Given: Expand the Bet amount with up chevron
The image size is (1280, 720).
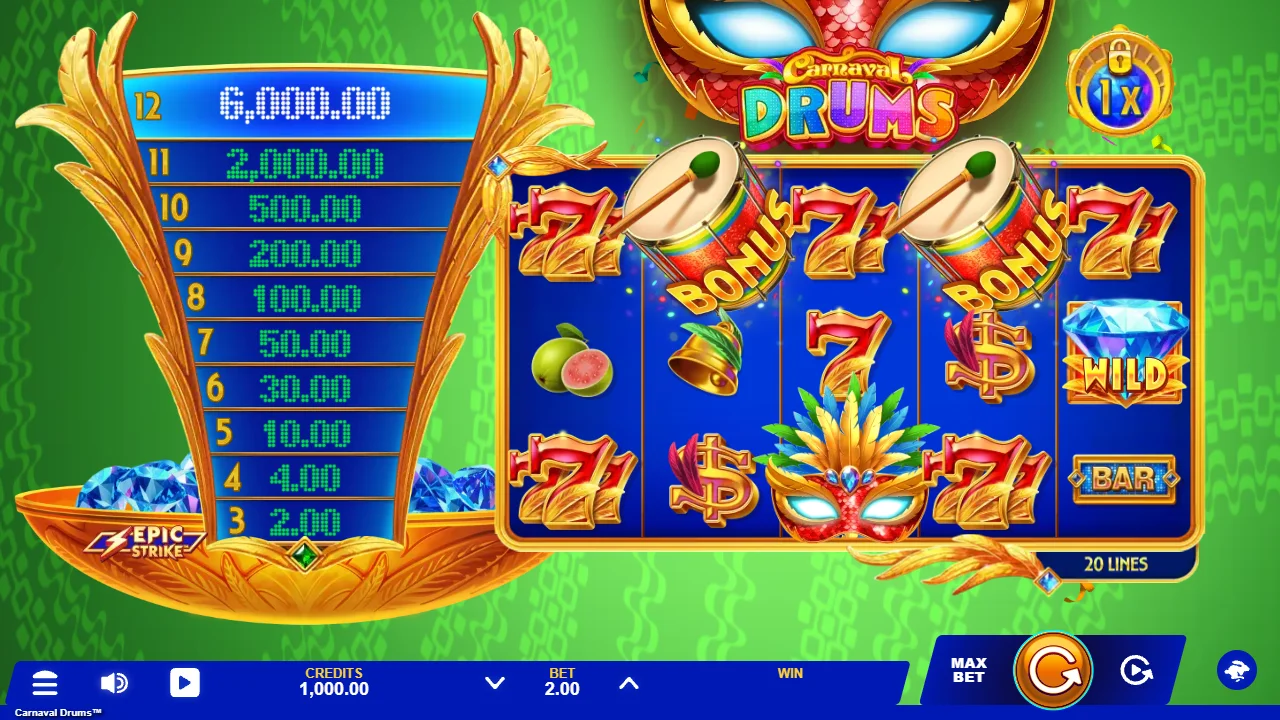Looking at the screenshot, I should [x=629, y=683].
